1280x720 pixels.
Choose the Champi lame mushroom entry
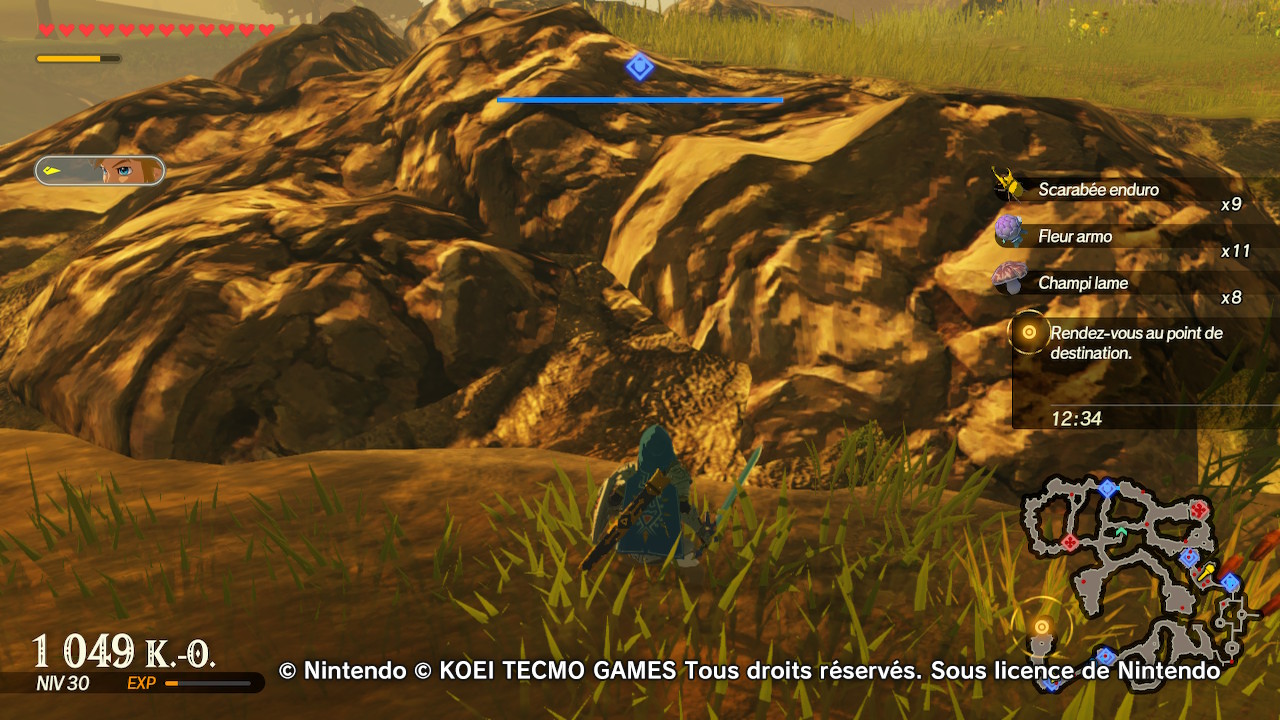pos(1082,283)
